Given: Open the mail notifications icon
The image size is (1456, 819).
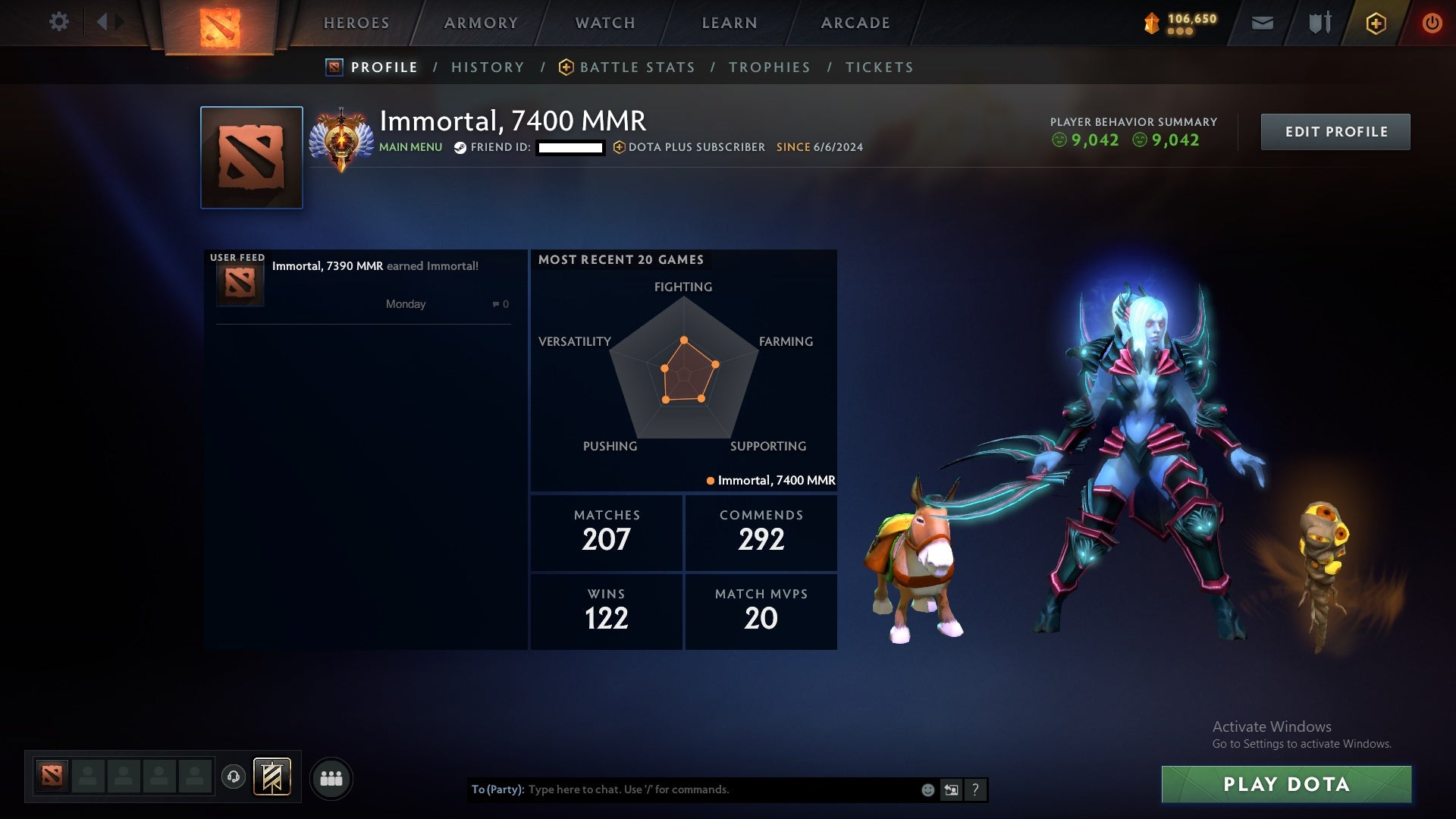Looking at the screenshot, I should [1263, 23].
